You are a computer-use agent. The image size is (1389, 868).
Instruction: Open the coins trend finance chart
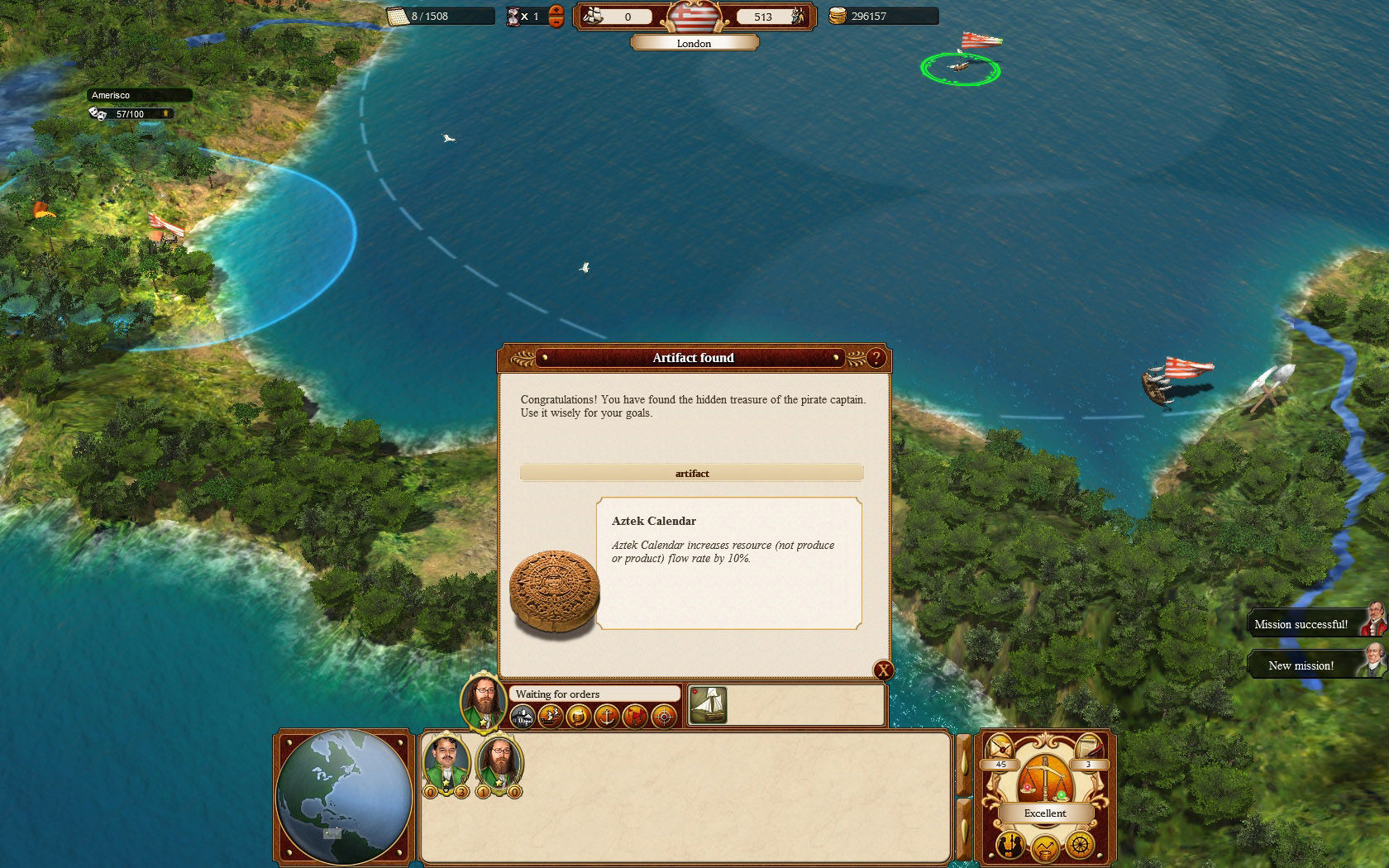coord(1045,848)
